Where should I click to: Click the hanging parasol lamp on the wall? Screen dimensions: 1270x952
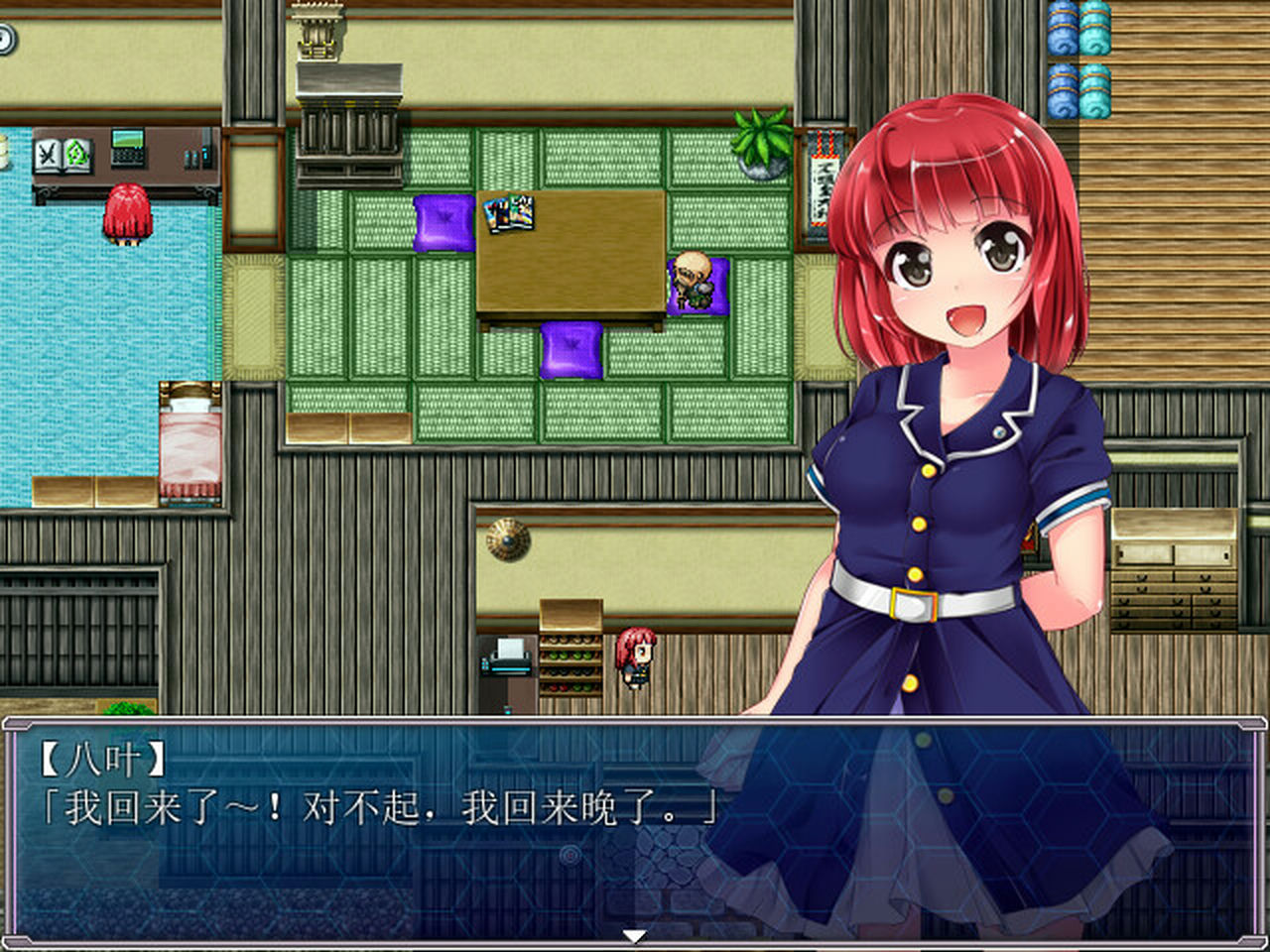click(x=507, y=538)
